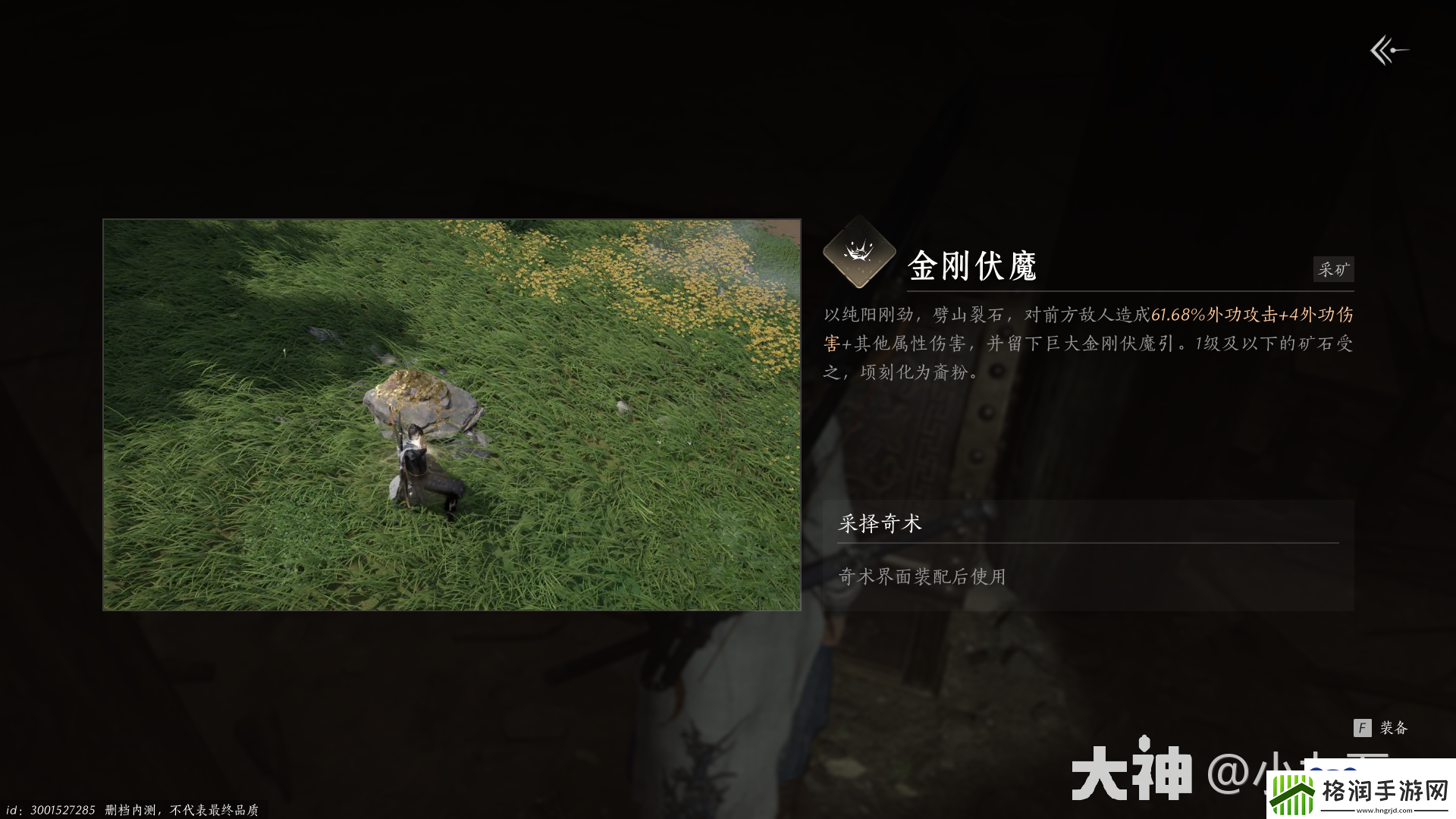Click the 装备 equip button
Screen dimensions: 1456x819
[x=1395, y=729]
